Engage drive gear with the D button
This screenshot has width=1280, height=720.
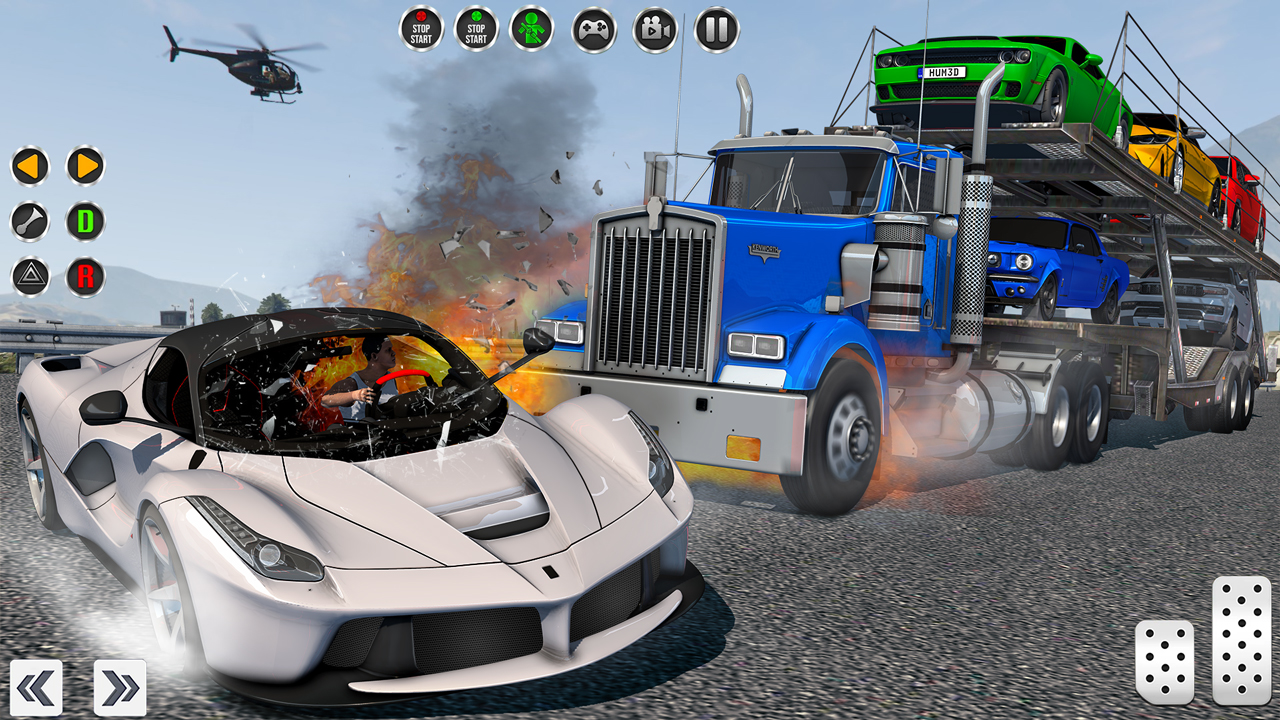[84, 222]
